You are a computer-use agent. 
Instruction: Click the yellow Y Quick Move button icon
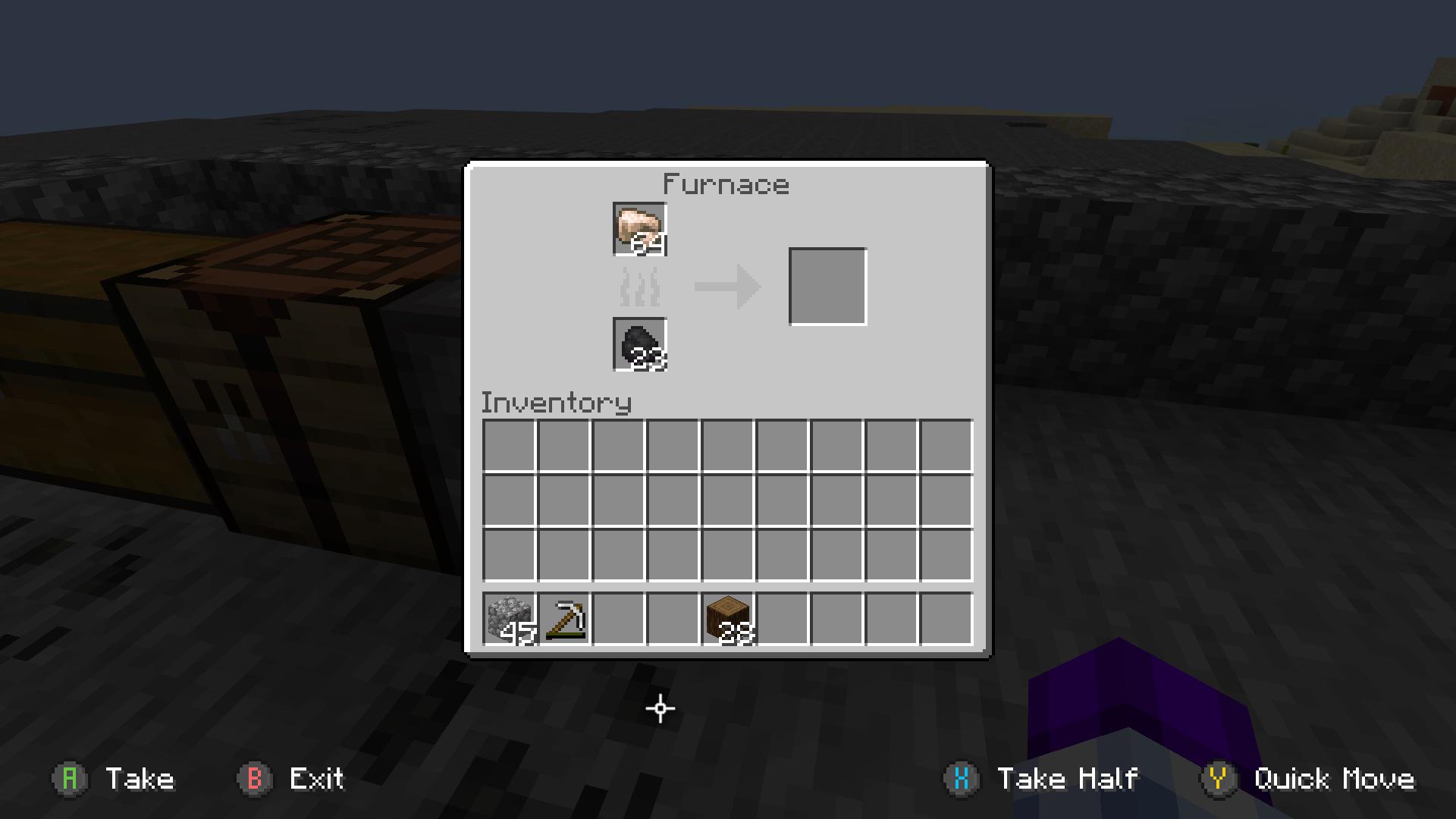pyautogui.click(x=1219, y=779)
